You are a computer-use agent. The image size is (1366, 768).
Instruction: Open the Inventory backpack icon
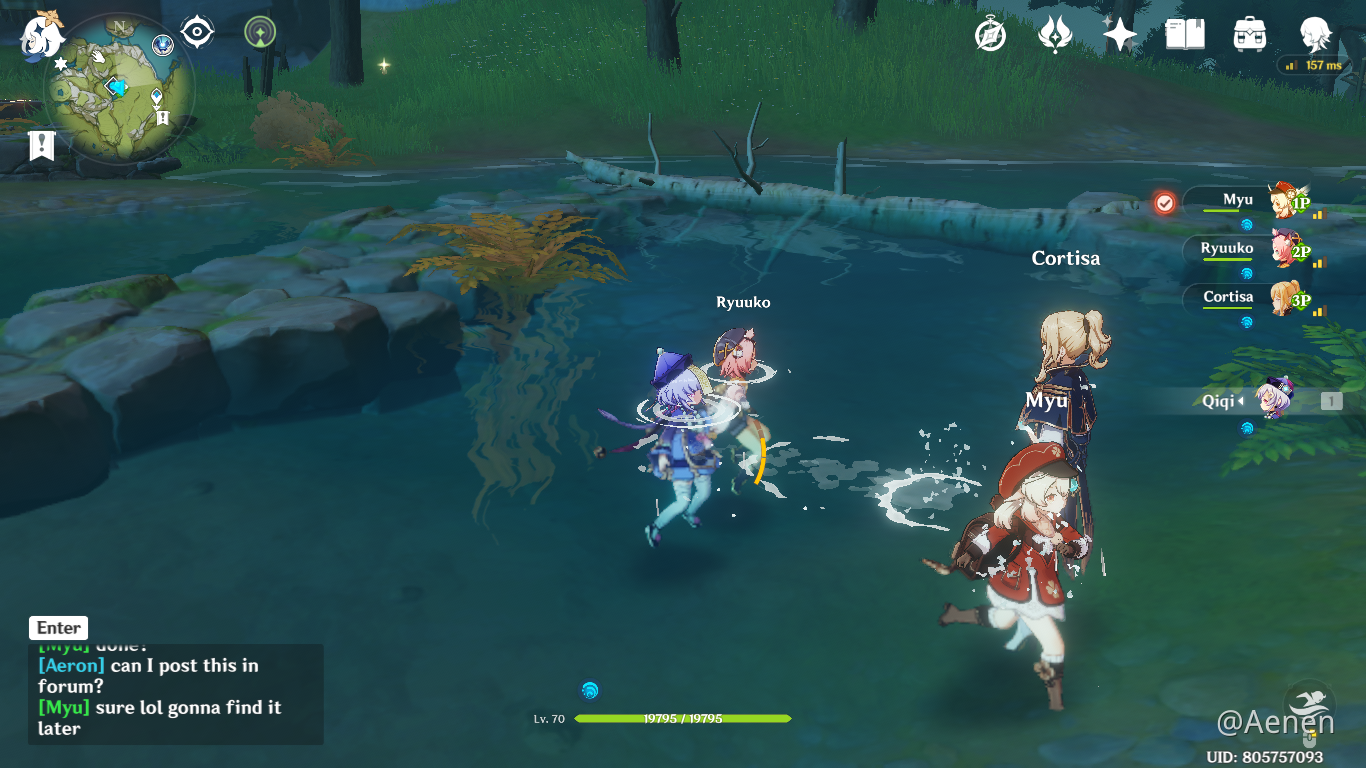[x=1247, y=33]
